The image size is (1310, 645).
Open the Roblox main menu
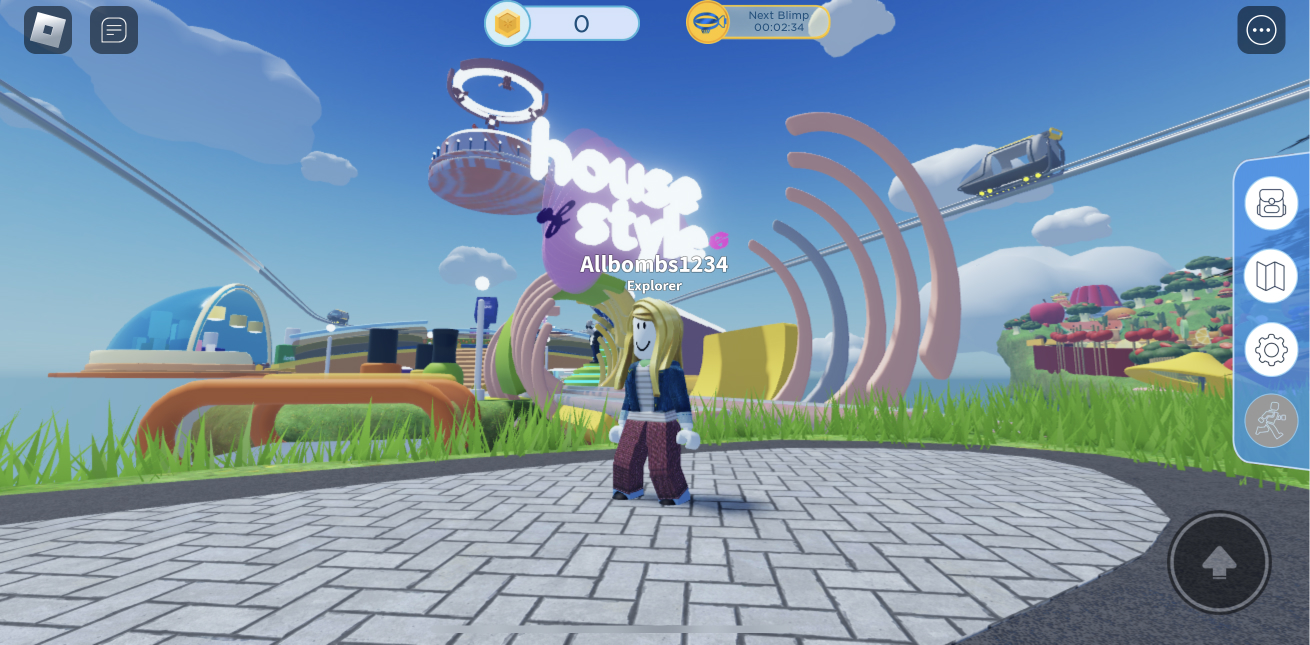pyautogui.click(x=48, y=30)
